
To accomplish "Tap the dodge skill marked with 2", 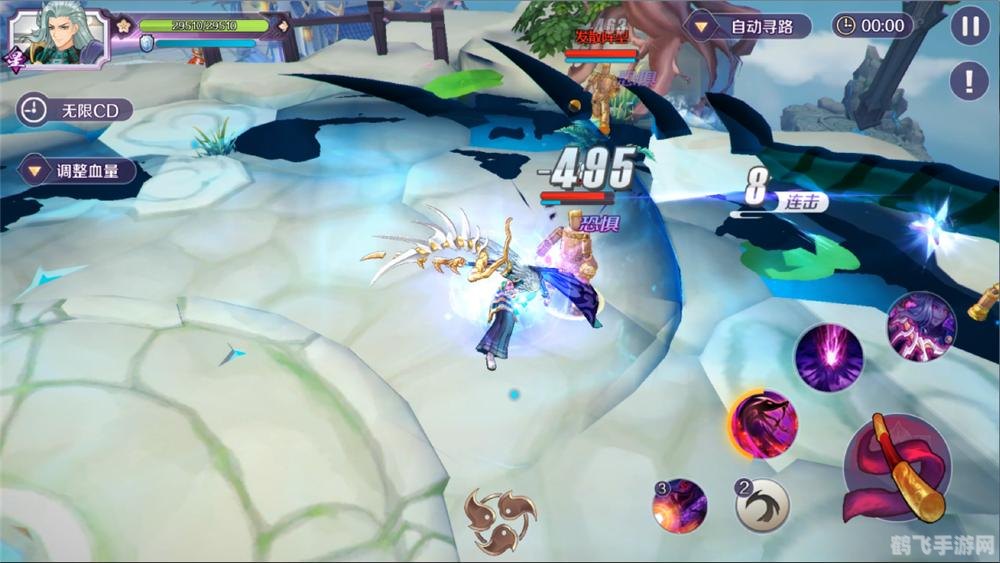I will tap(763, 506).
